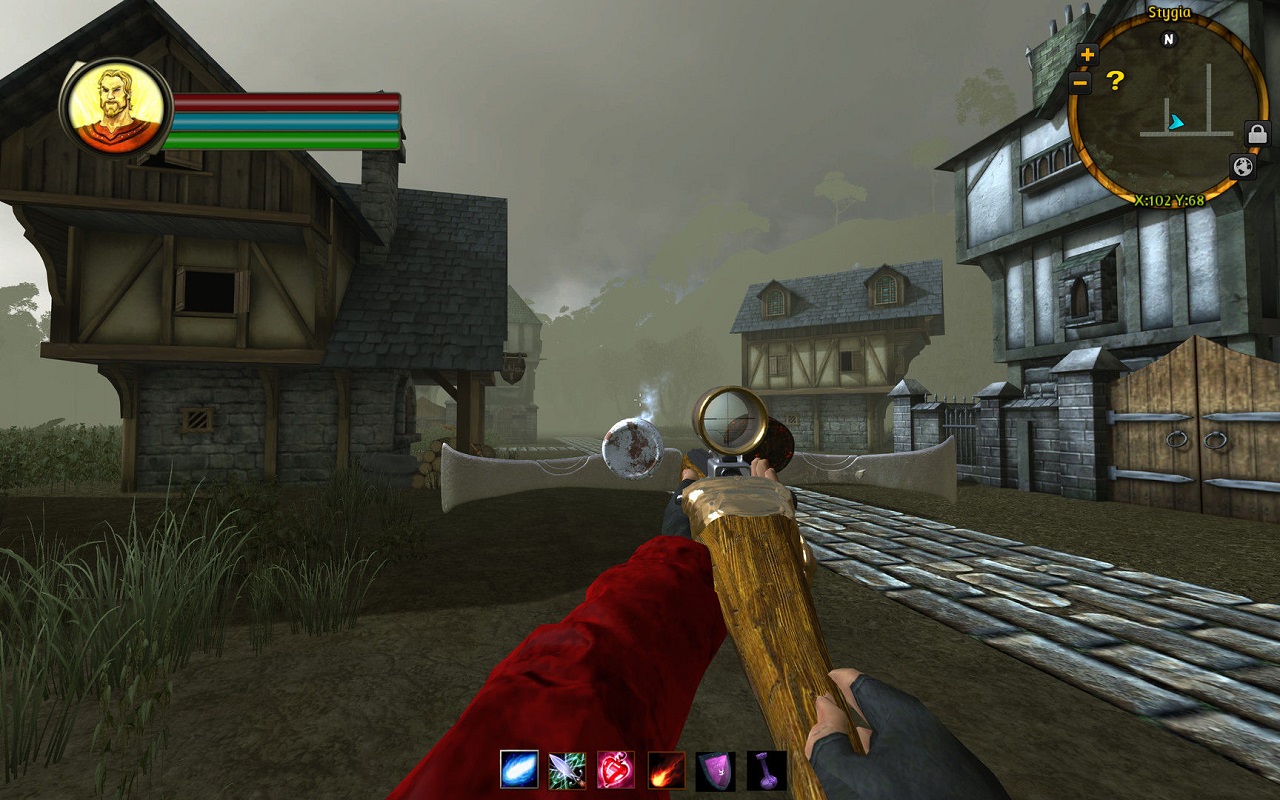
Task: Select the dagger skill in the hotbar
Action: 568,770
